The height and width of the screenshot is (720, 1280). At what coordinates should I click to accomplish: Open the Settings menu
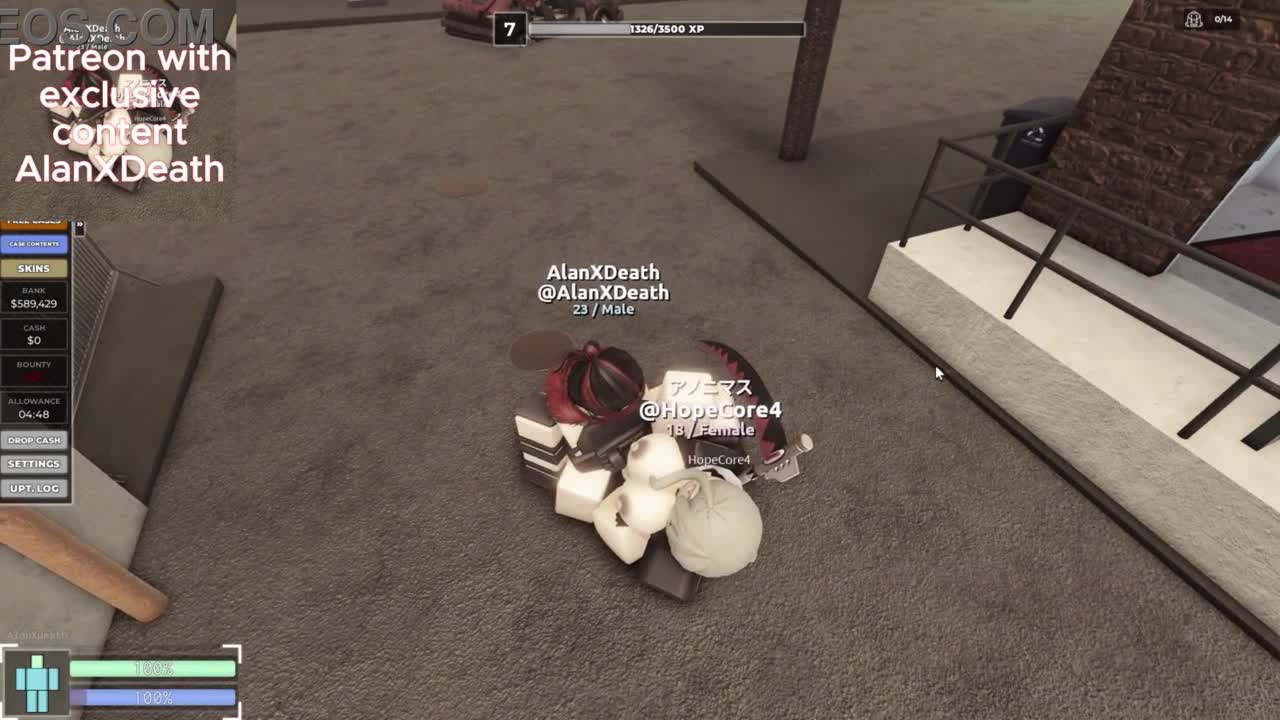(34, 464)
